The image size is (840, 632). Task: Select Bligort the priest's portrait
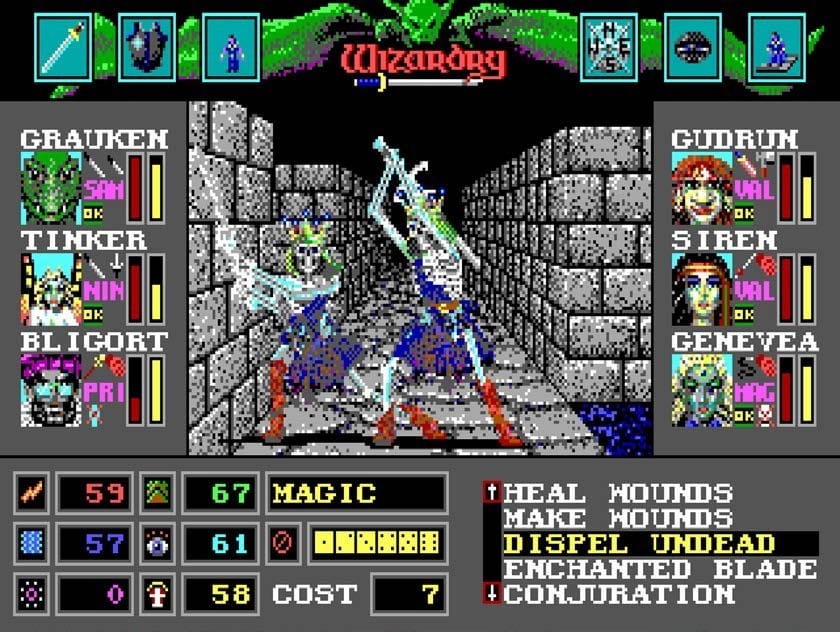[51, 390]
